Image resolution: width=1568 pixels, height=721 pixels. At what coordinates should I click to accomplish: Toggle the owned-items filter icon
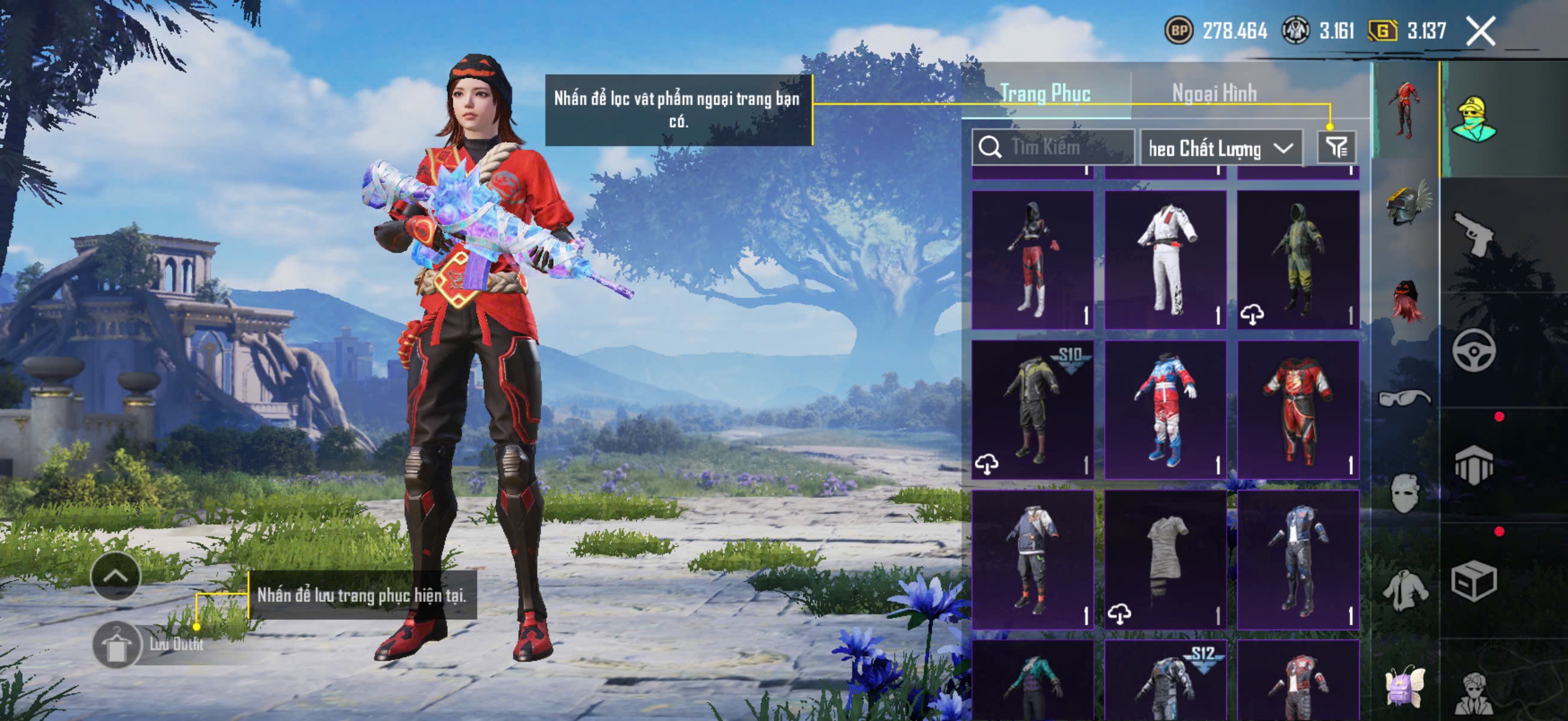click(1337, 147)
